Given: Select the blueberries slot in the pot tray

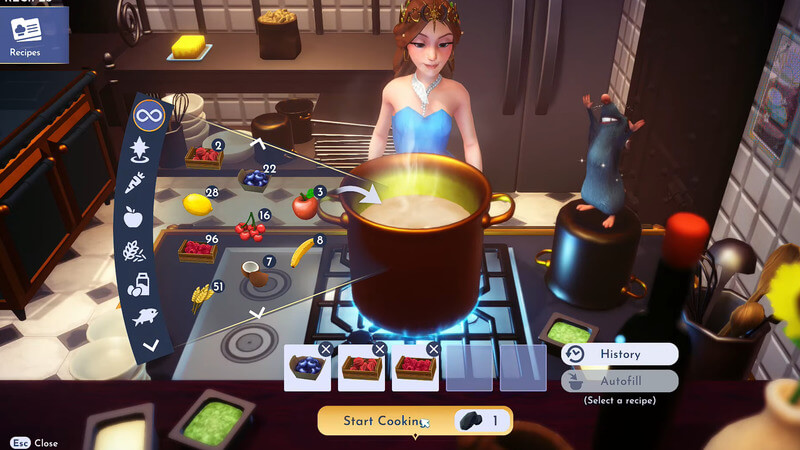Looking at the screenshot, I should [307, 369].
